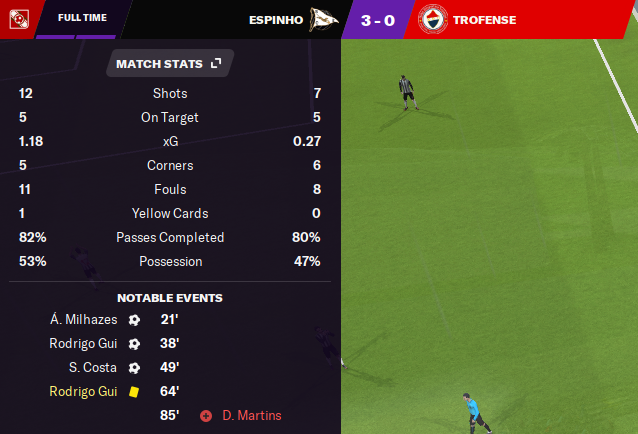Click the Espinho club pennant badge
The height and width of the screenshot is (434, 638).
[x=323, y=19]
